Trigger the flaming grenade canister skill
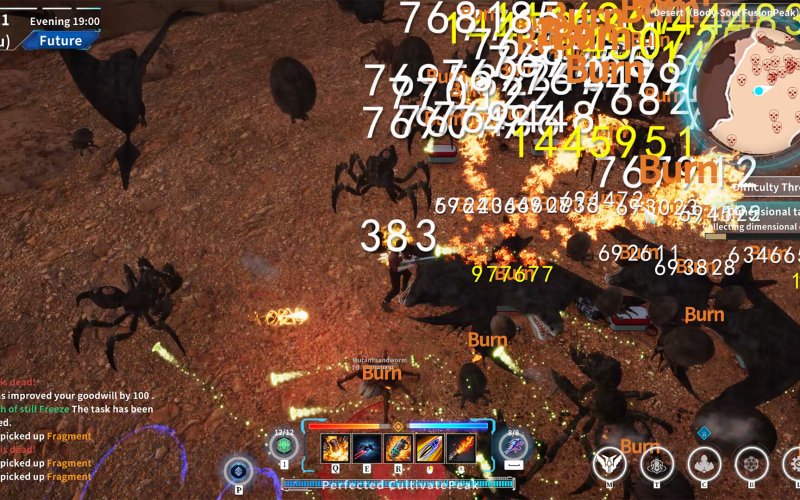The width and height of the screenshot is (800, 500). coord(398,449)
